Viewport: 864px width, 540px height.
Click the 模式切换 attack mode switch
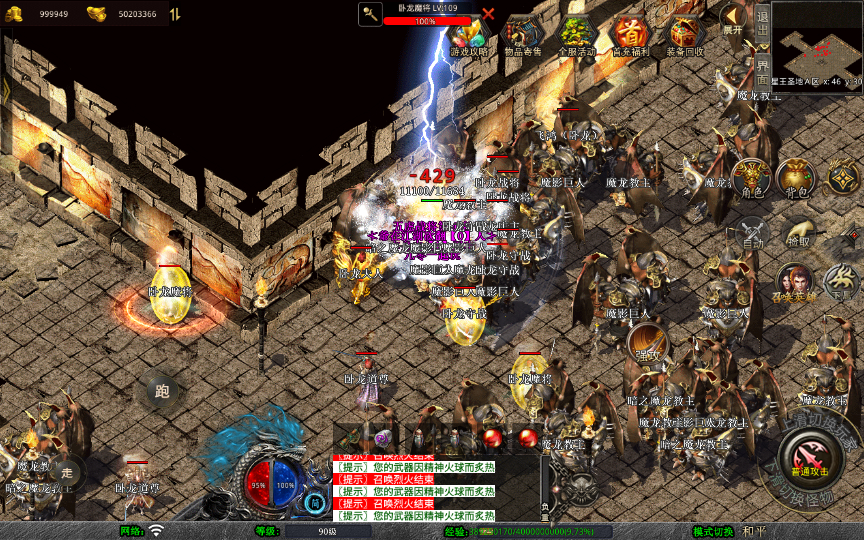click(x=713, y=531)
